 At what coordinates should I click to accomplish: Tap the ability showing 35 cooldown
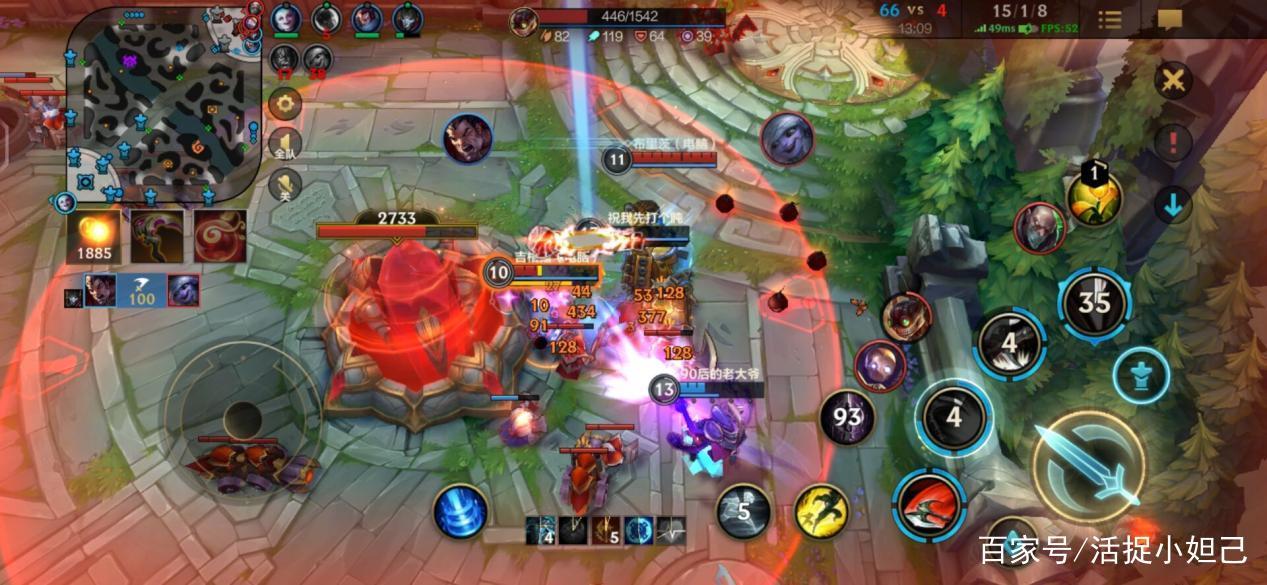[x=1095, y=301]
